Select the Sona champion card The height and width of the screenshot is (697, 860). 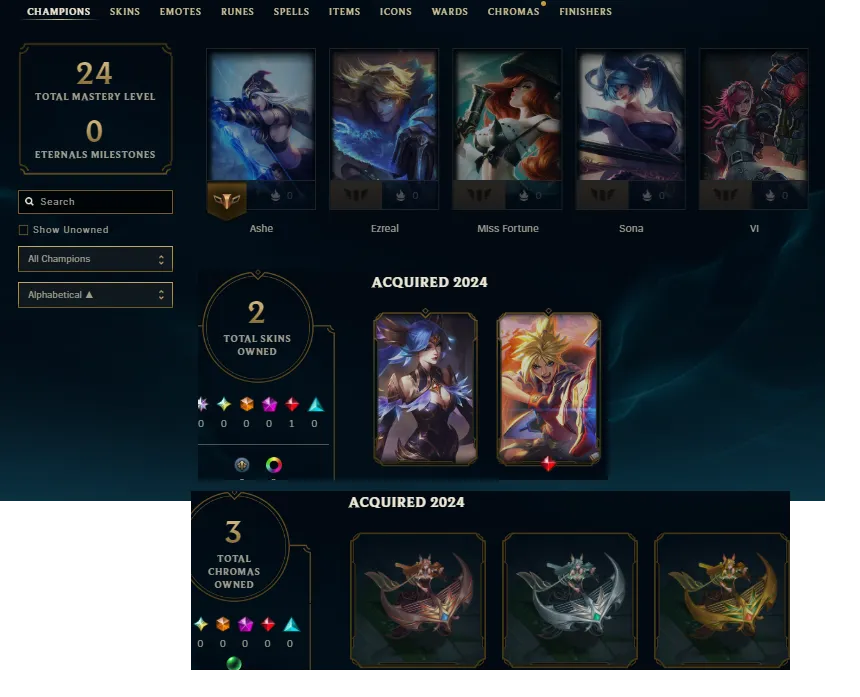tap(630, 128)
